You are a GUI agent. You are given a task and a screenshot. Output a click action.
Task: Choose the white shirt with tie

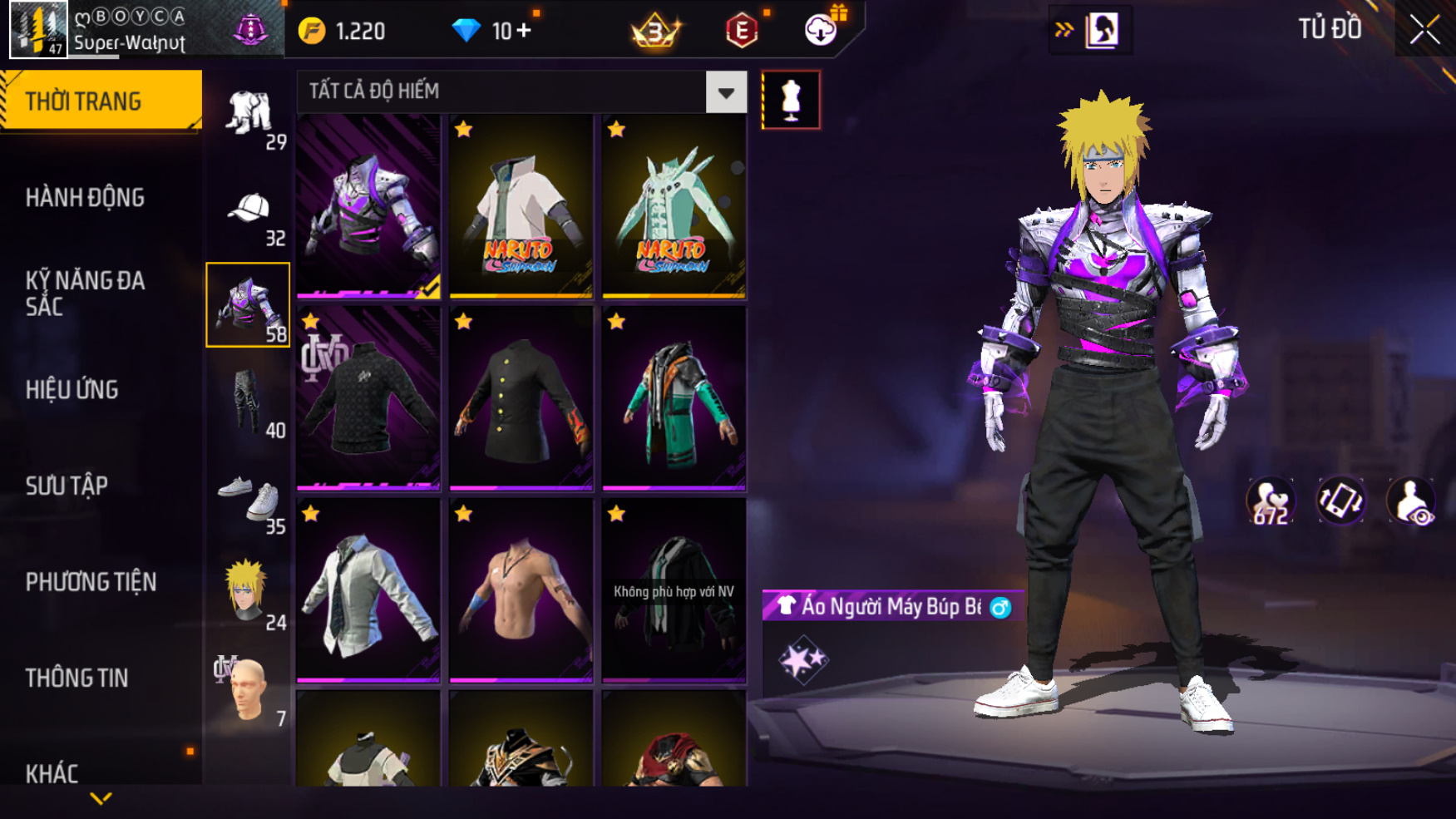(368, 590)
